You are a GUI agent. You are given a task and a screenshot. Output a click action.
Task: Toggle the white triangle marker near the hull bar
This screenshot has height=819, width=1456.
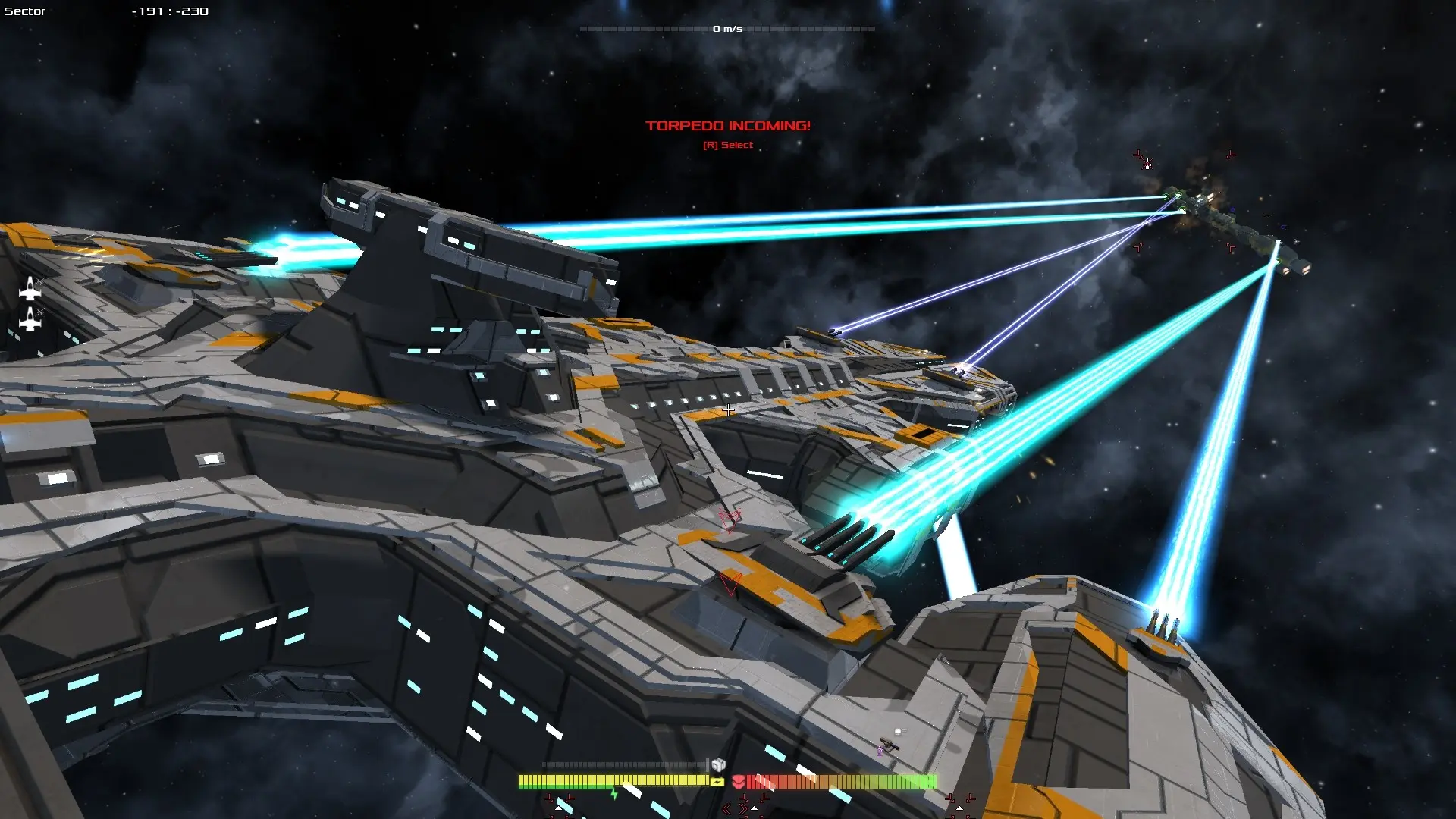click(x=755, y=807)
